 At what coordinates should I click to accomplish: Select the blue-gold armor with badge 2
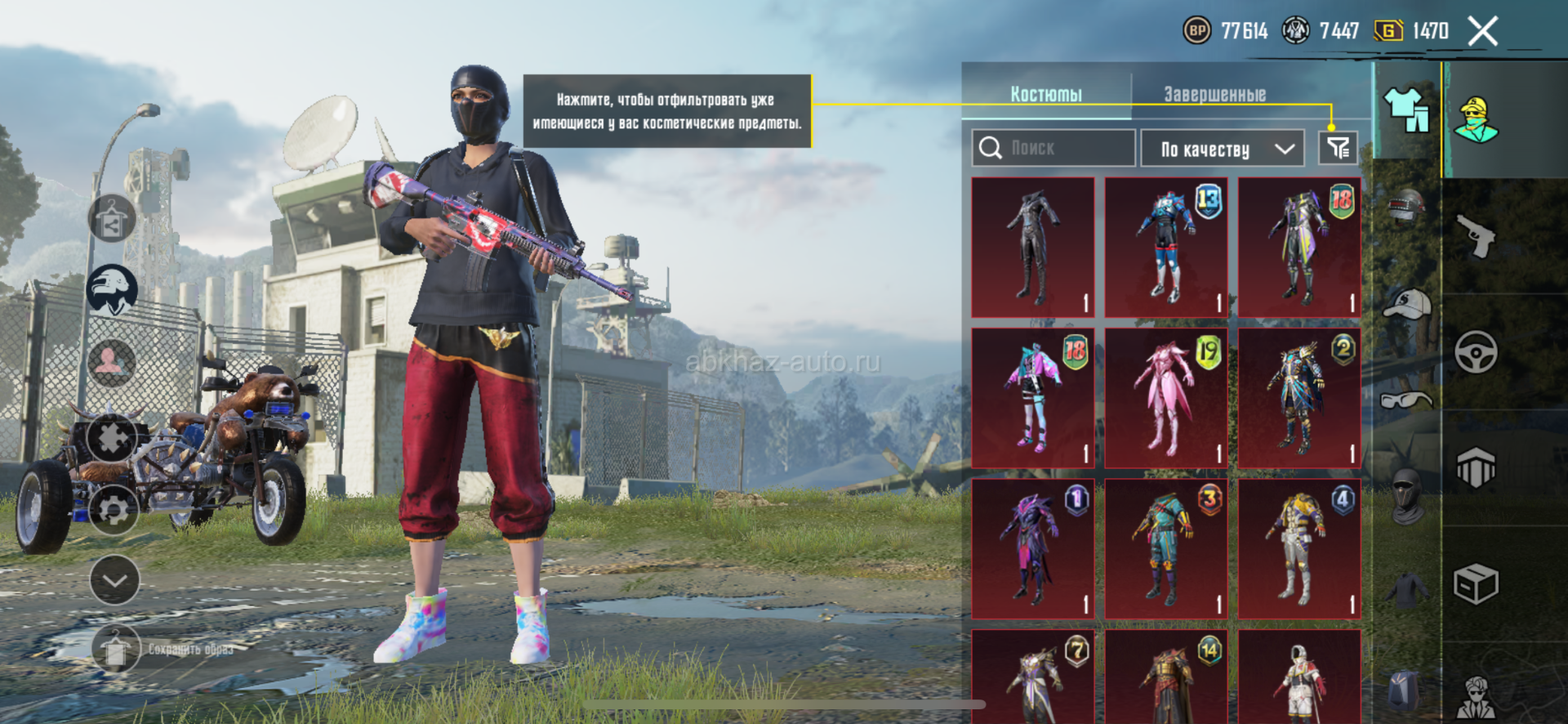pos(1299,398)
